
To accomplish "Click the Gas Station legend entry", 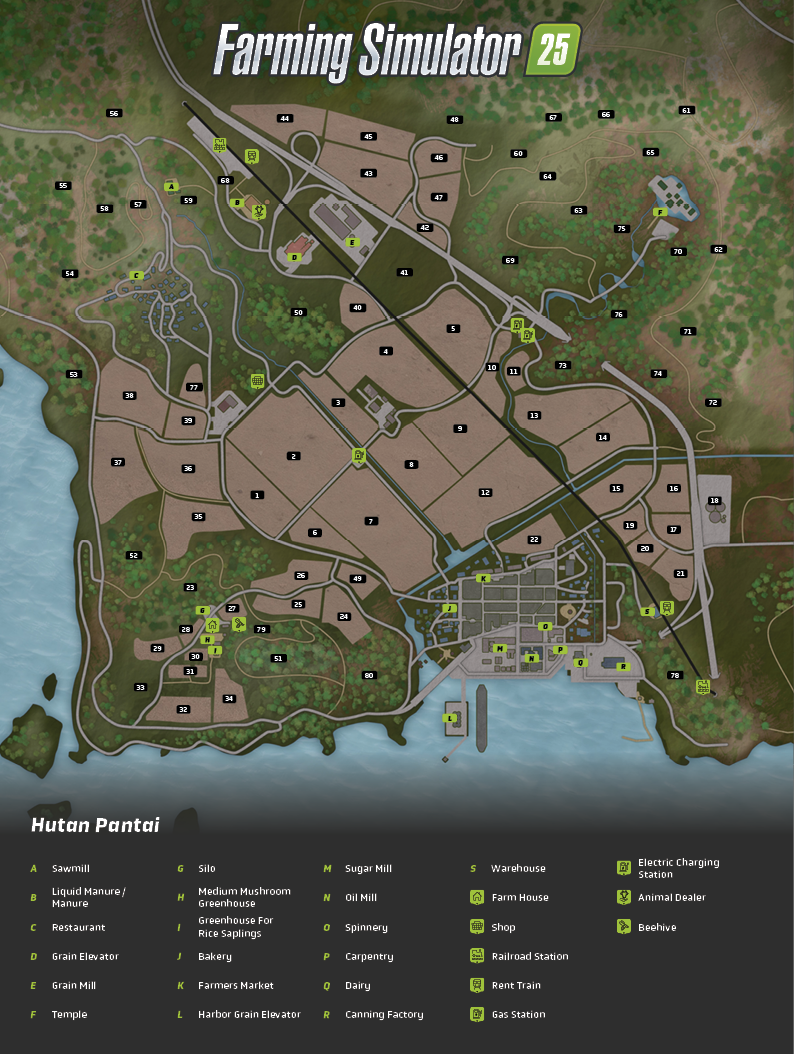I will 518,1014.
